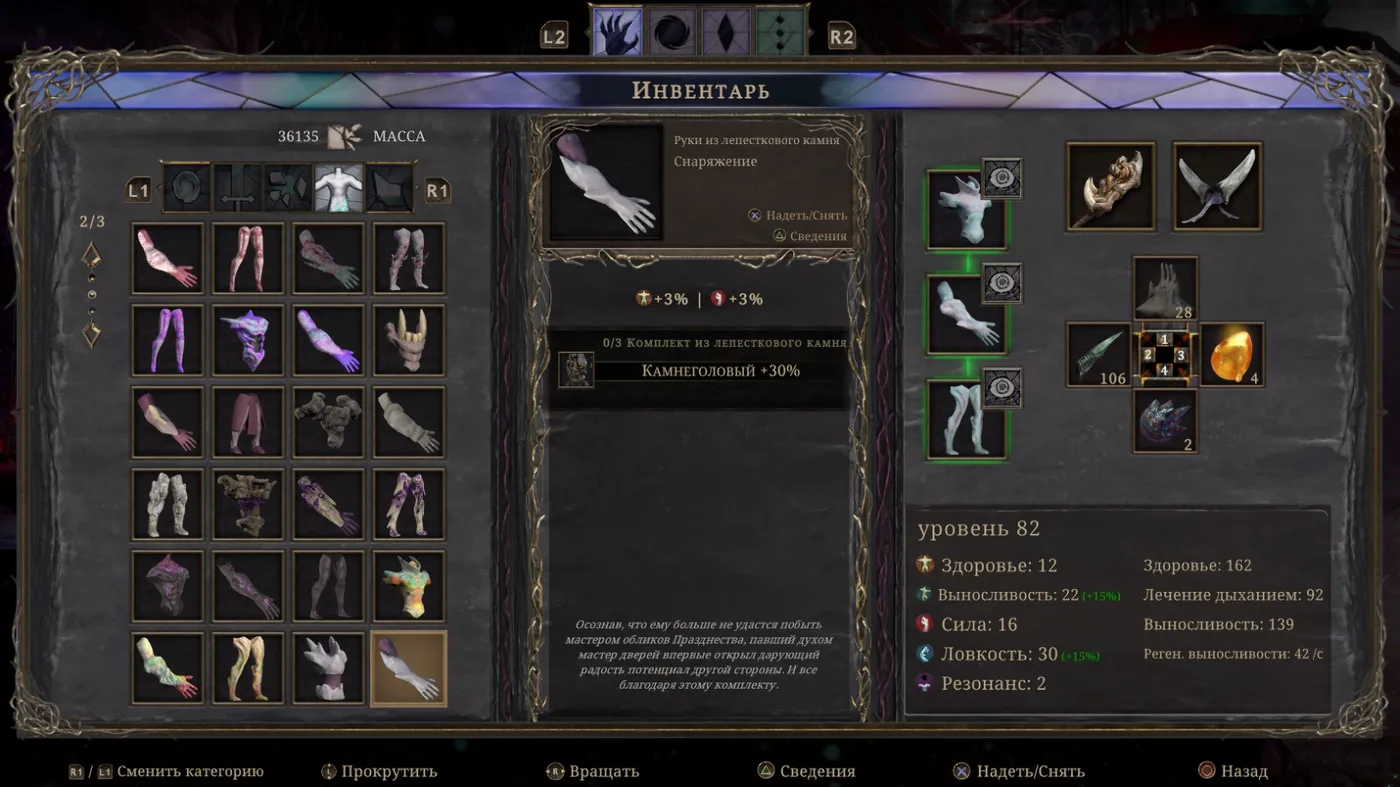Viewport: 1400px width, 787px height.
Task: Click the equipped white legs slot
Action: tap(966, 420)
